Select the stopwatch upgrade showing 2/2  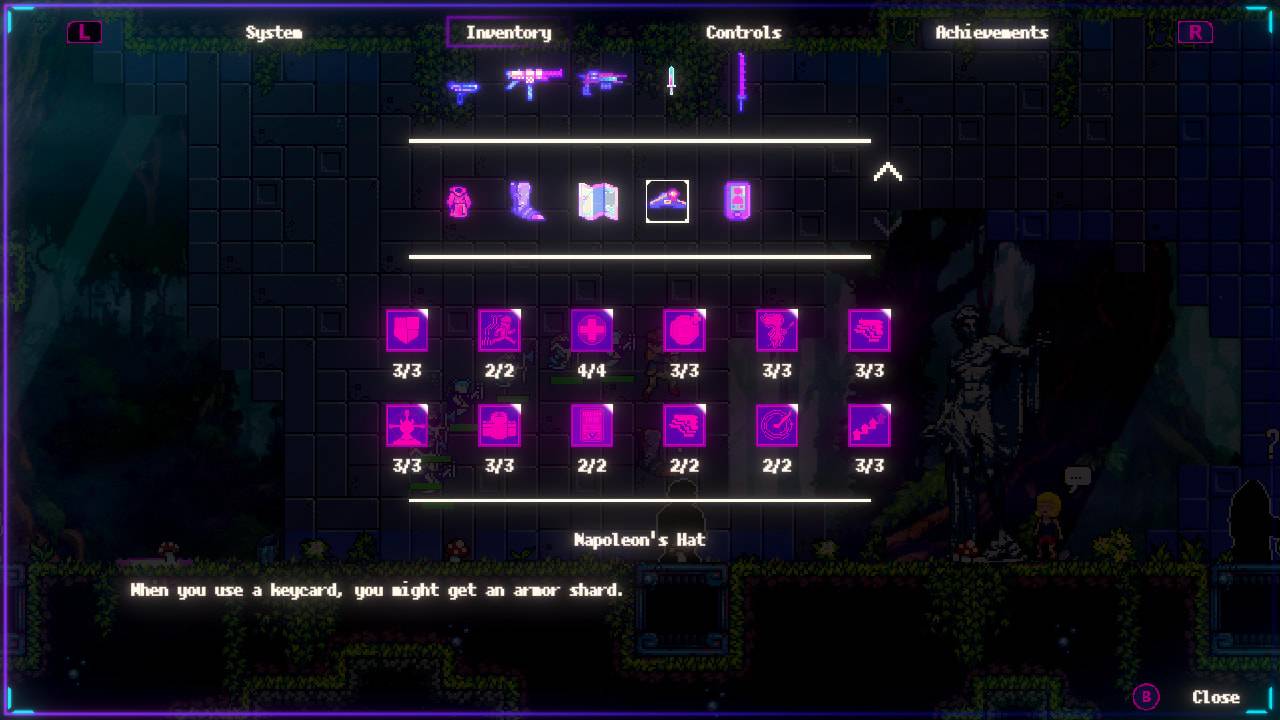click(x=777, y=427)
